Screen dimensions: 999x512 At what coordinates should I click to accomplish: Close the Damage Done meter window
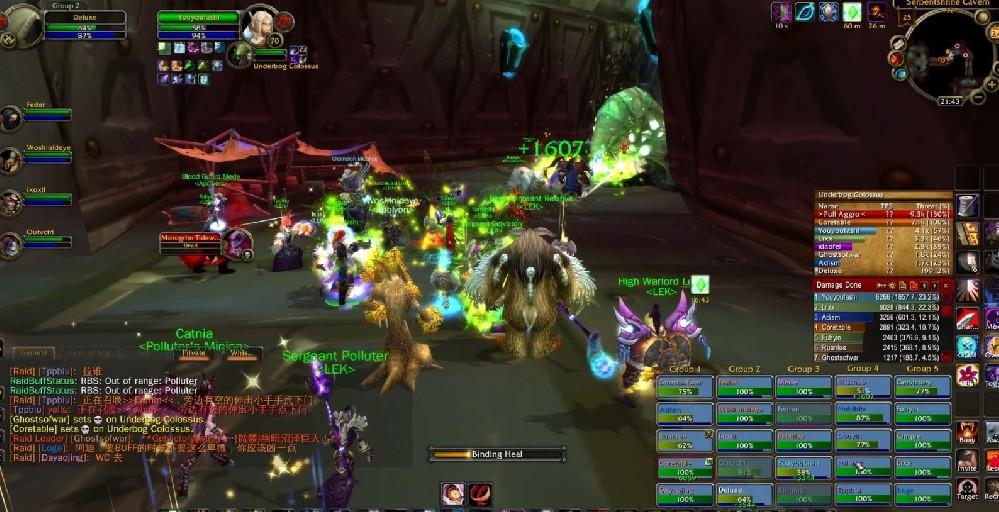945,285
